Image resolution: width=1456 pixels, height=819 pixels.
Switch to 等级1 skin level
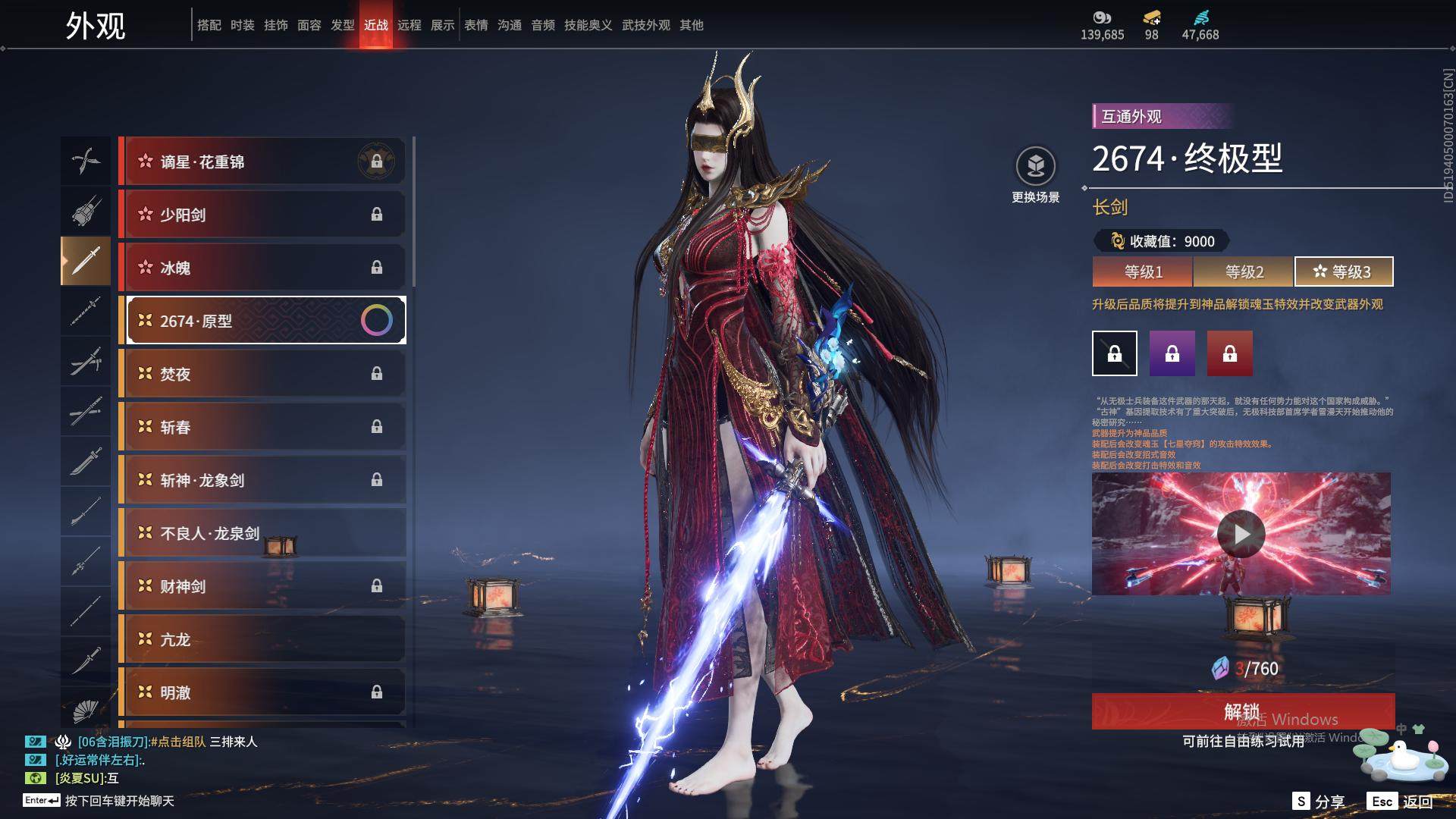tap(1143, 272)
